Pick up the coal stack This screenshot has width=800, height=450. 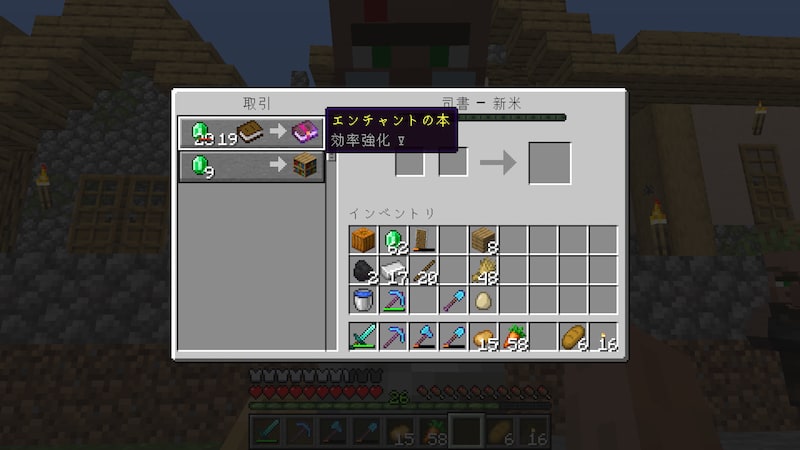coord(363,270)
